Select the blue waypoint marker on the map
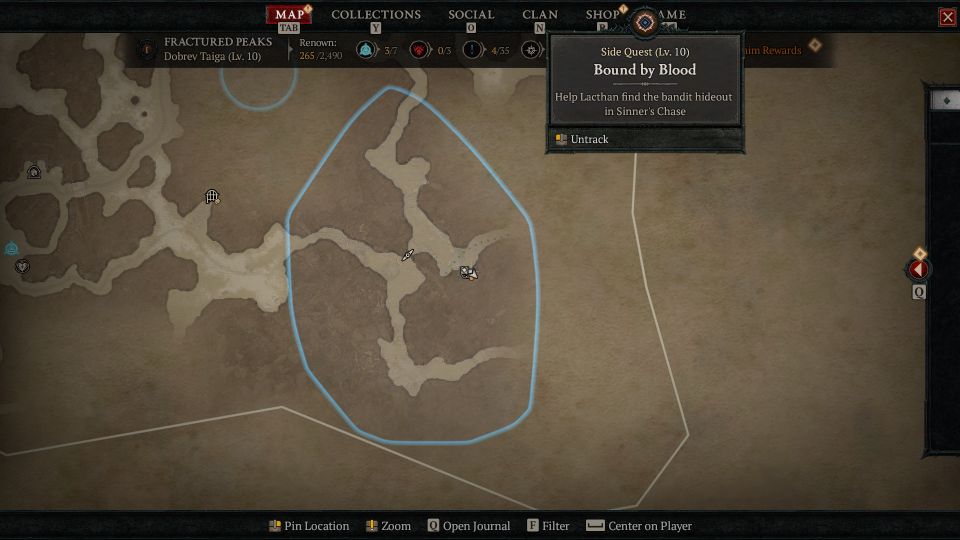The height and width of the screenshot is (540, 960). (12, 248)
